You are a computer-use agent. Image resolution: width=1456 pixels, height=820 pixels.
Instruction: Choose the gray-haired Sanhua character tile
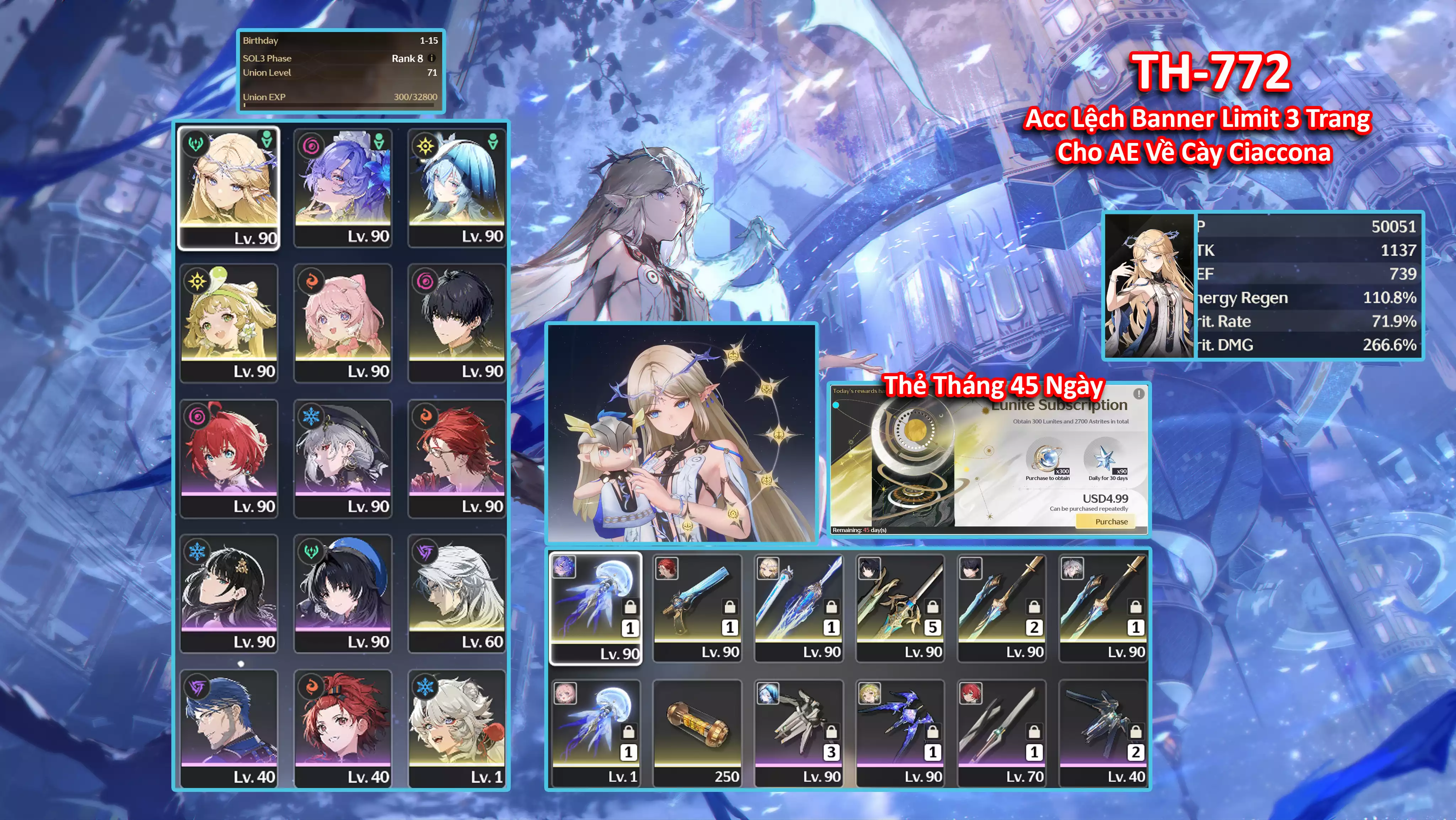[343, 458]
